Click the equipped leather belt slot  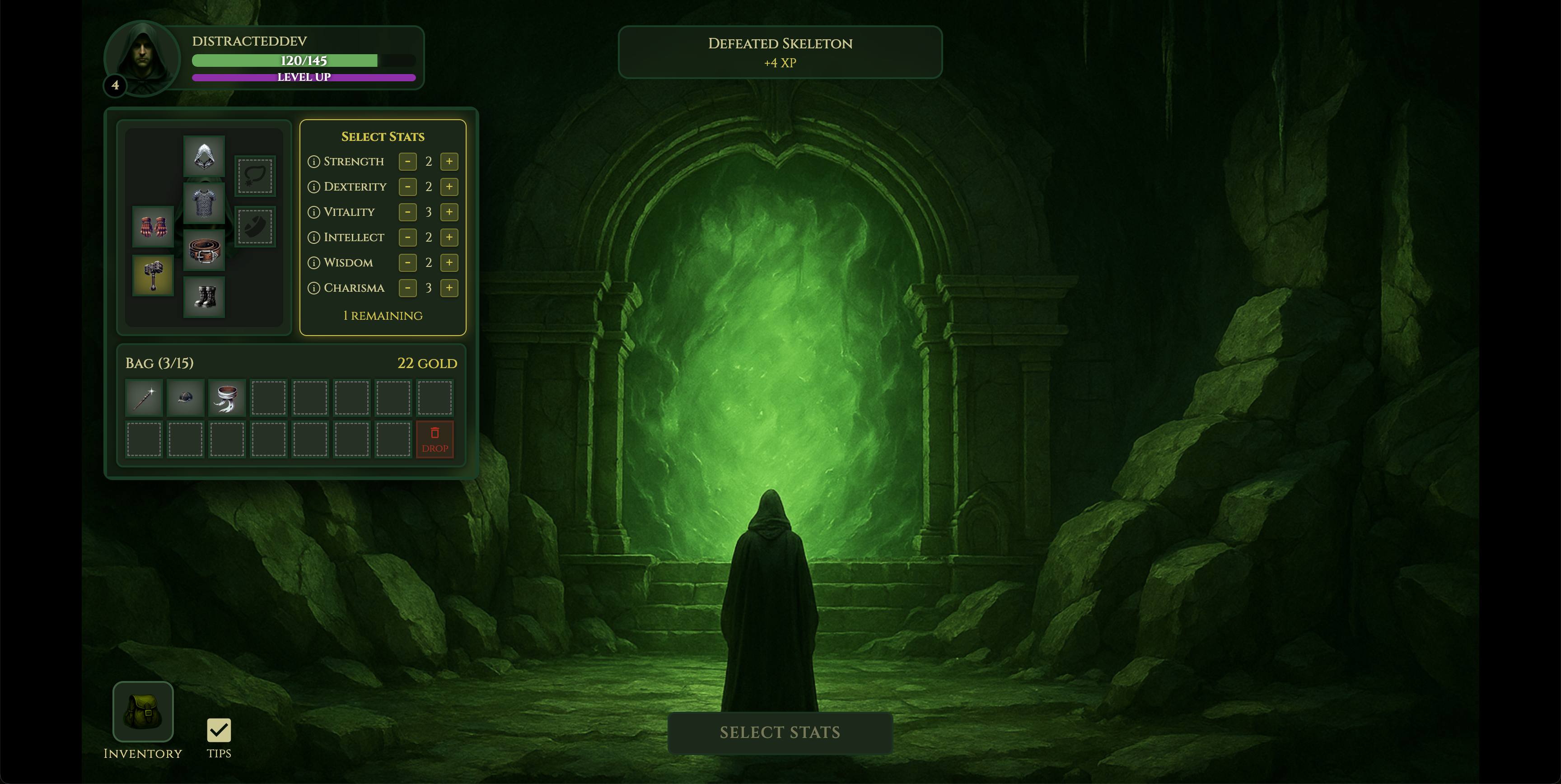pyautogui.click(x=204, y=250)
